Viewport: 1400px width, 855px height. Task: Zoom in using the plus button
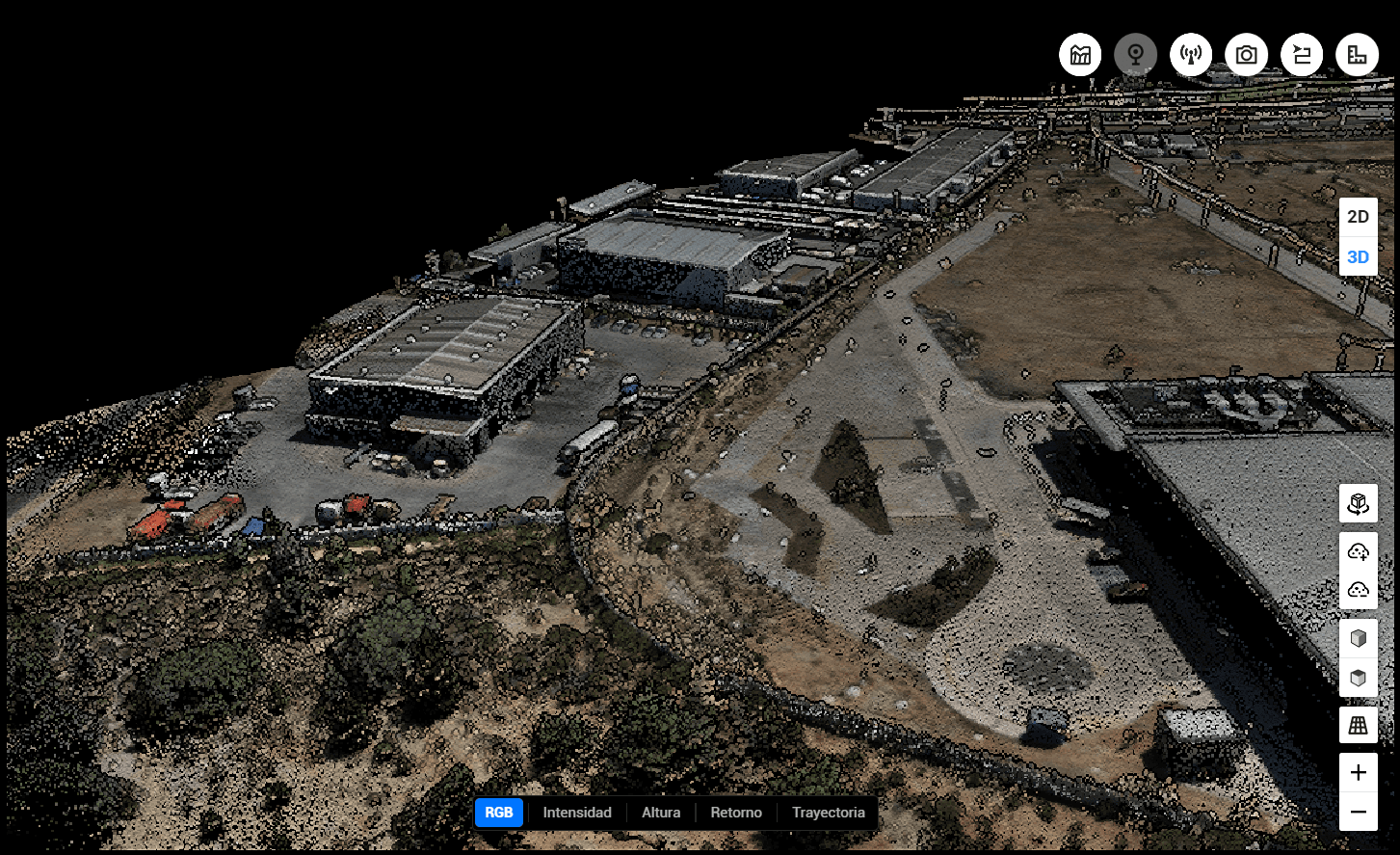(x=1358, y=771)
